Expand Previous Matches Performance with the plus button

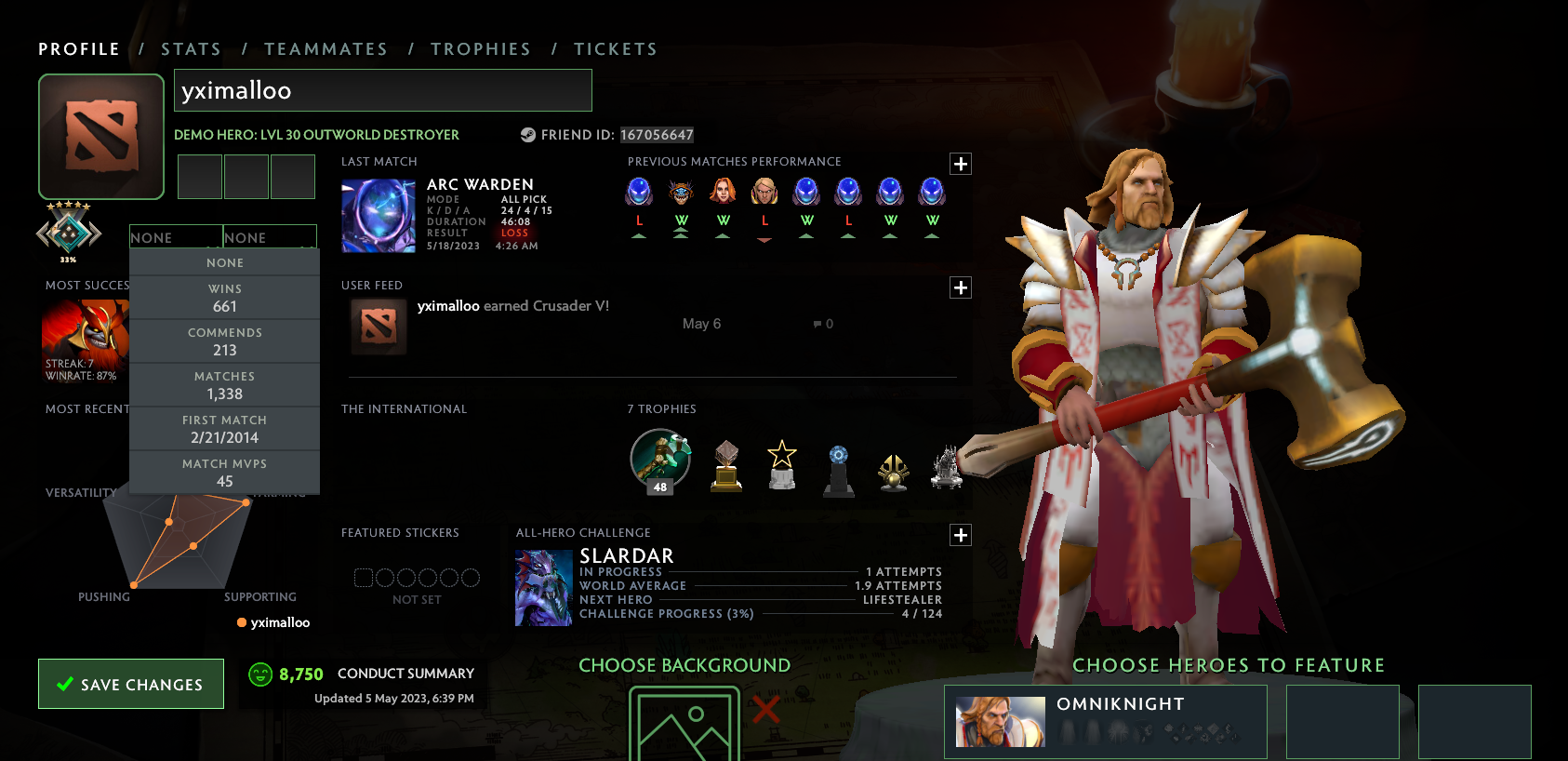tap(961, 164)
